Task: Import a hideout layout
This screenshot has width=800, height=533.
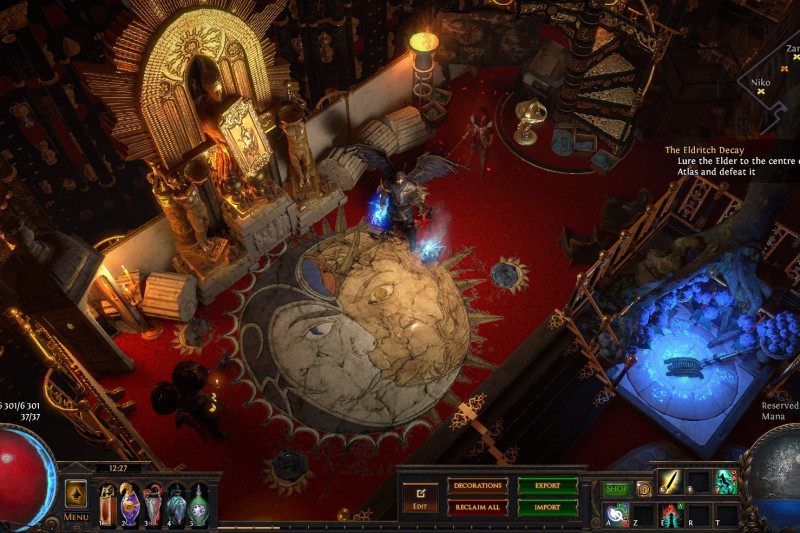Action: 548,507
